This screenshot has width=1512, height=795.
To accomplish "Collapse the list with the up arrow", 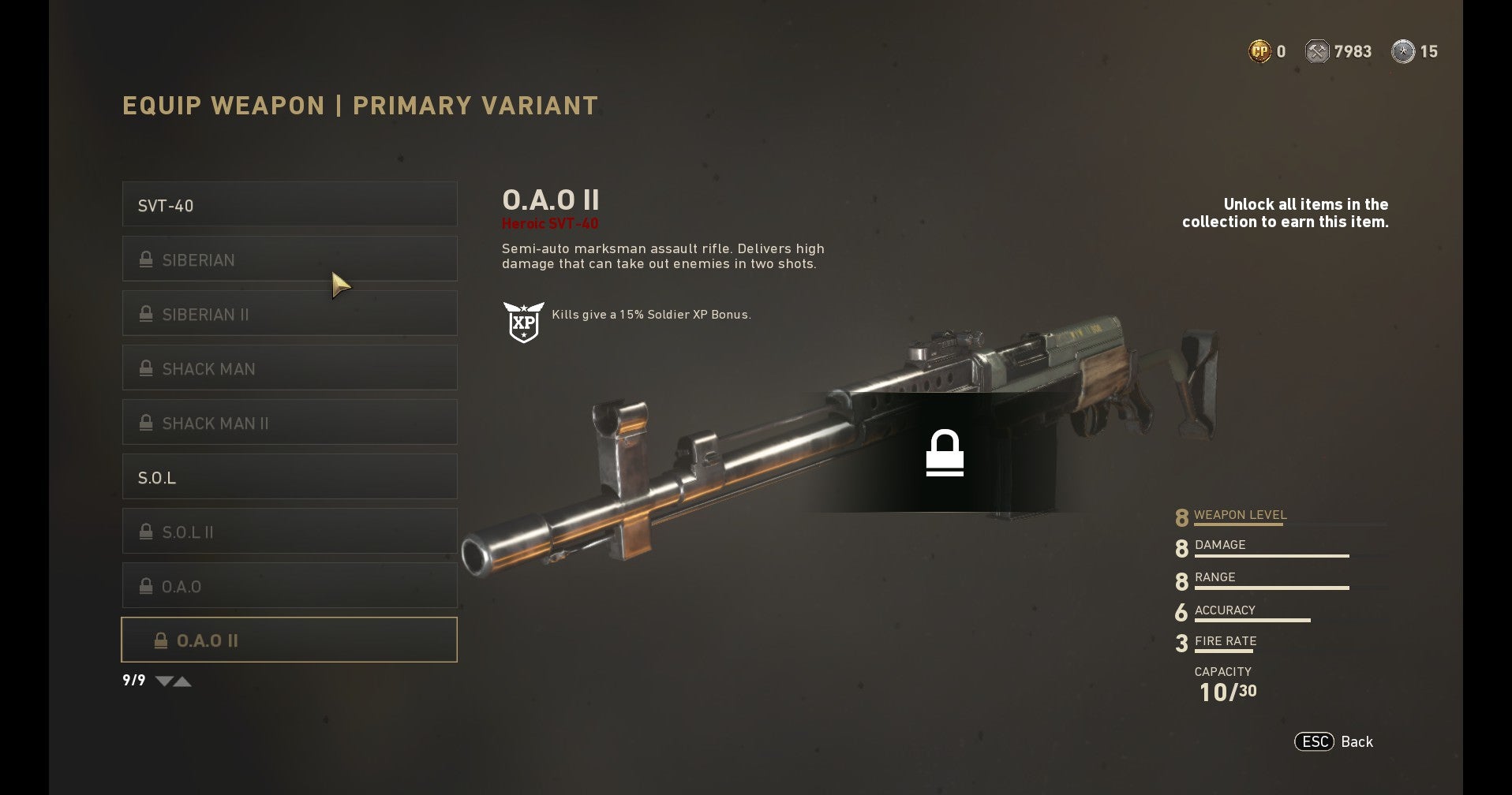I will coord(184,681).
